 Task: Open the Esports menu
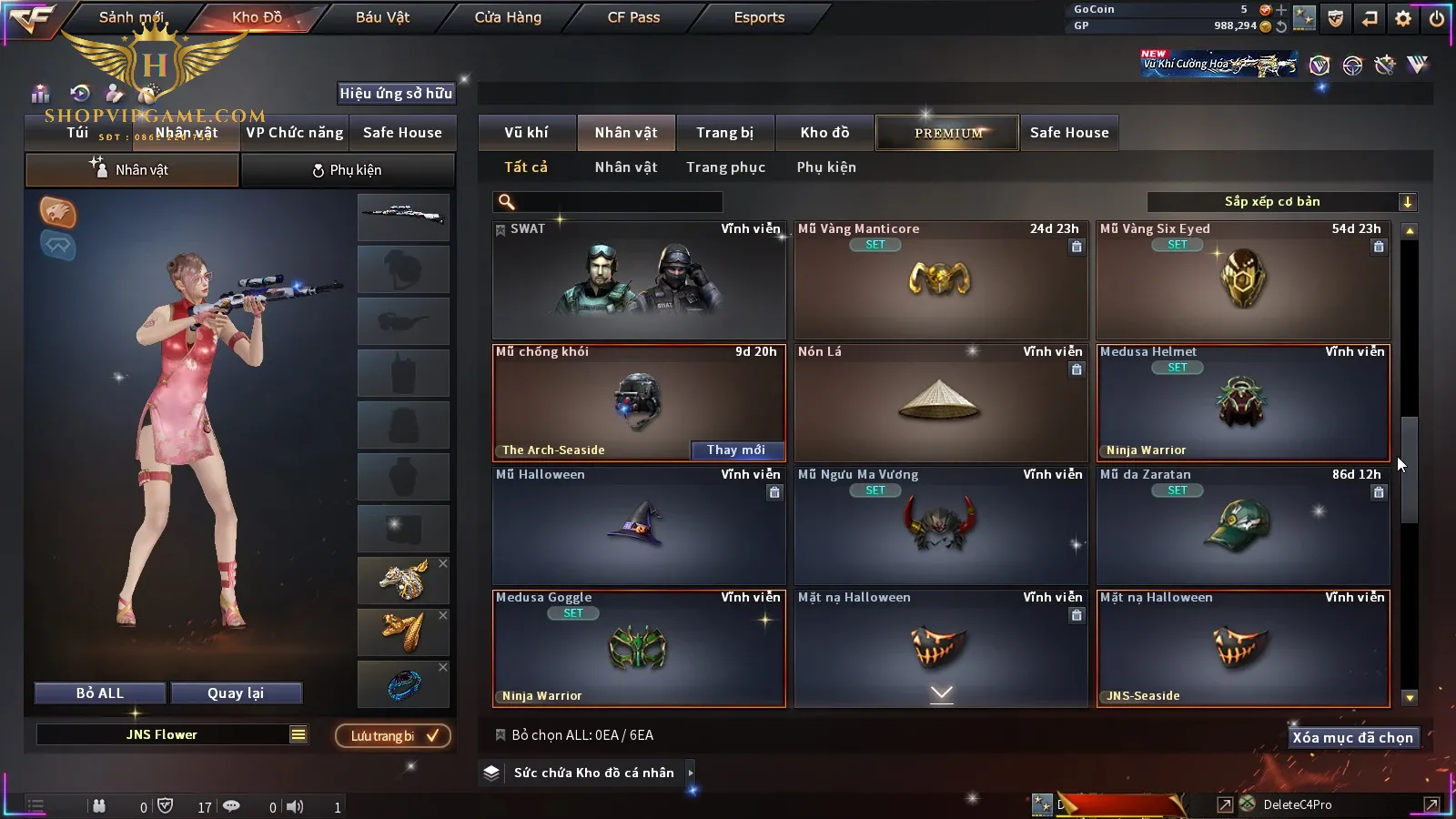[x=759, y=17]
